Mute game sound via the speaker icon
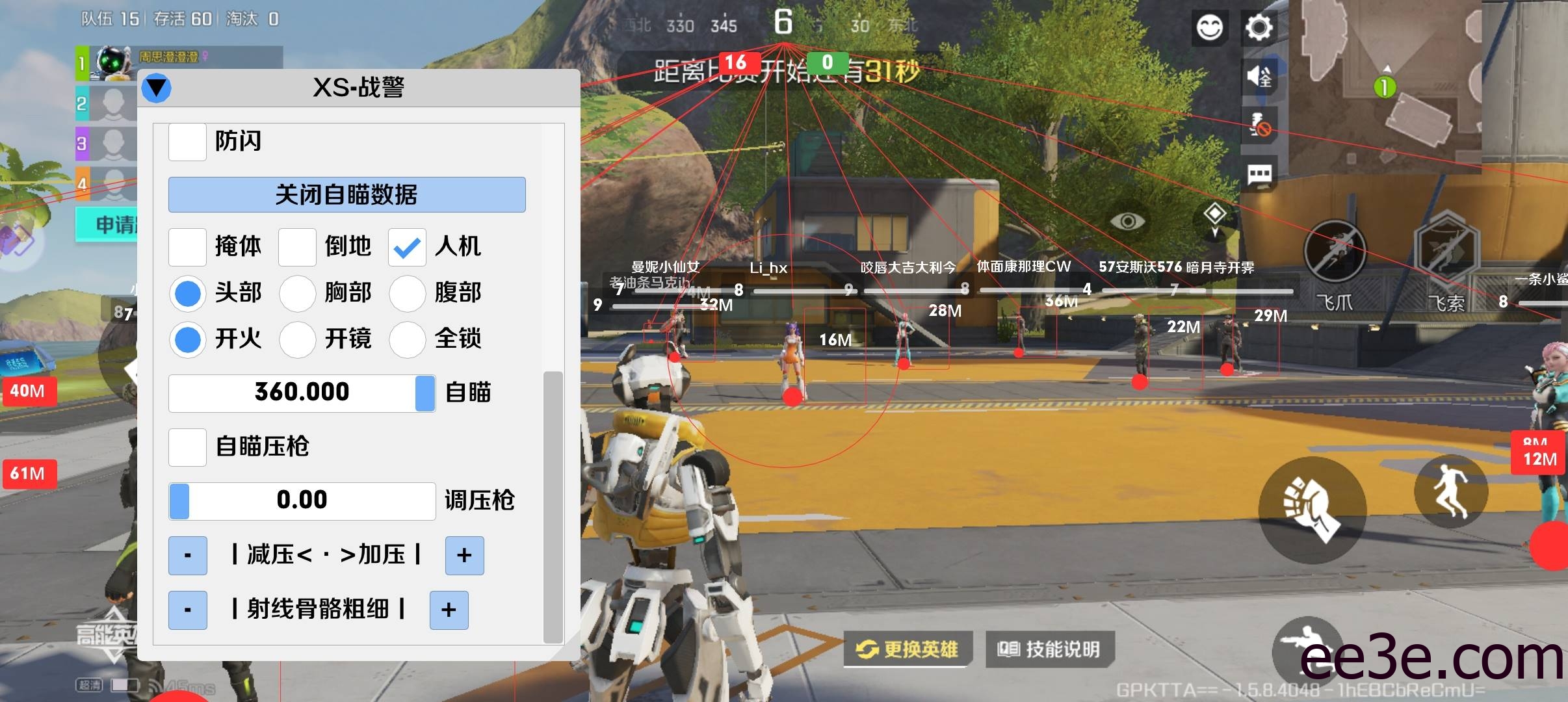1568x702 pixels. click(1260, 76)
